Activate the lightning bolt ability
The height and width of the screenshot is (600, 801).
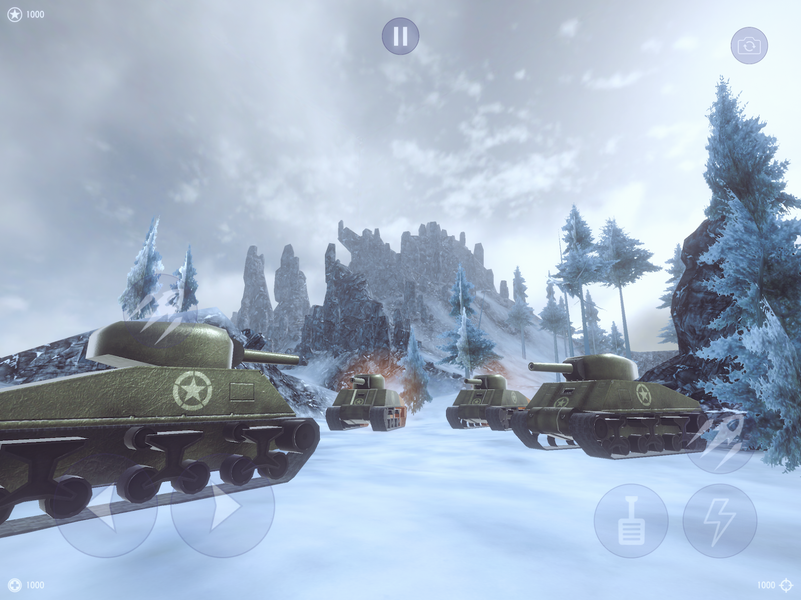coord(719,521)
